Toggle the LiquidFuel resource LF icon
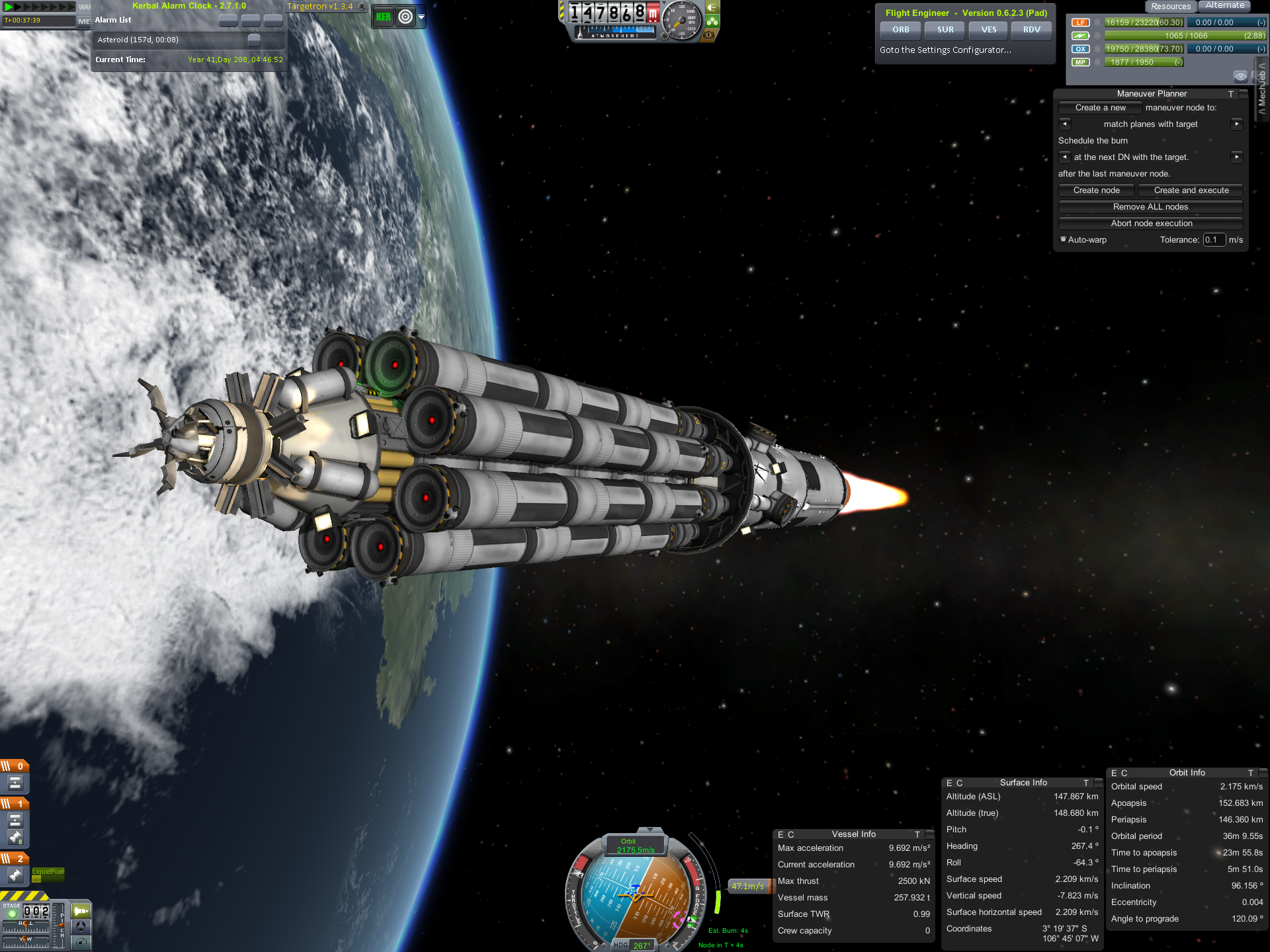This screenshot has height=952, width=1270. tap(1080, 22)
